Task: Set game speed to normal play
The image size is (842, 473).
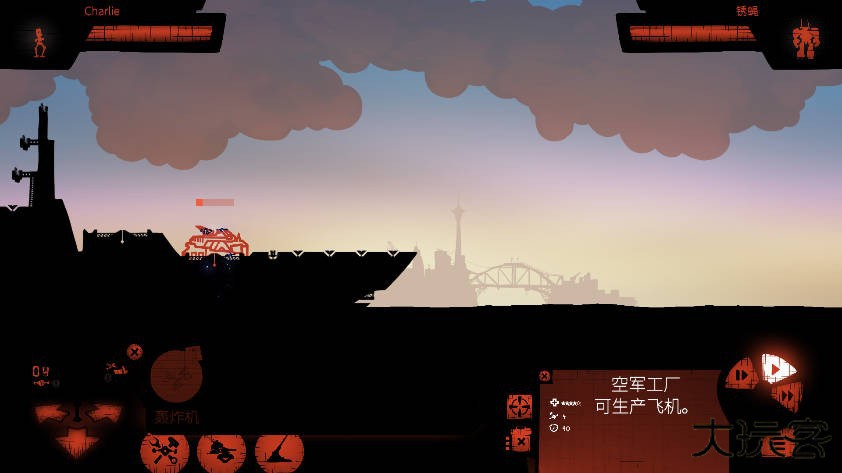Action: (774, 368)
